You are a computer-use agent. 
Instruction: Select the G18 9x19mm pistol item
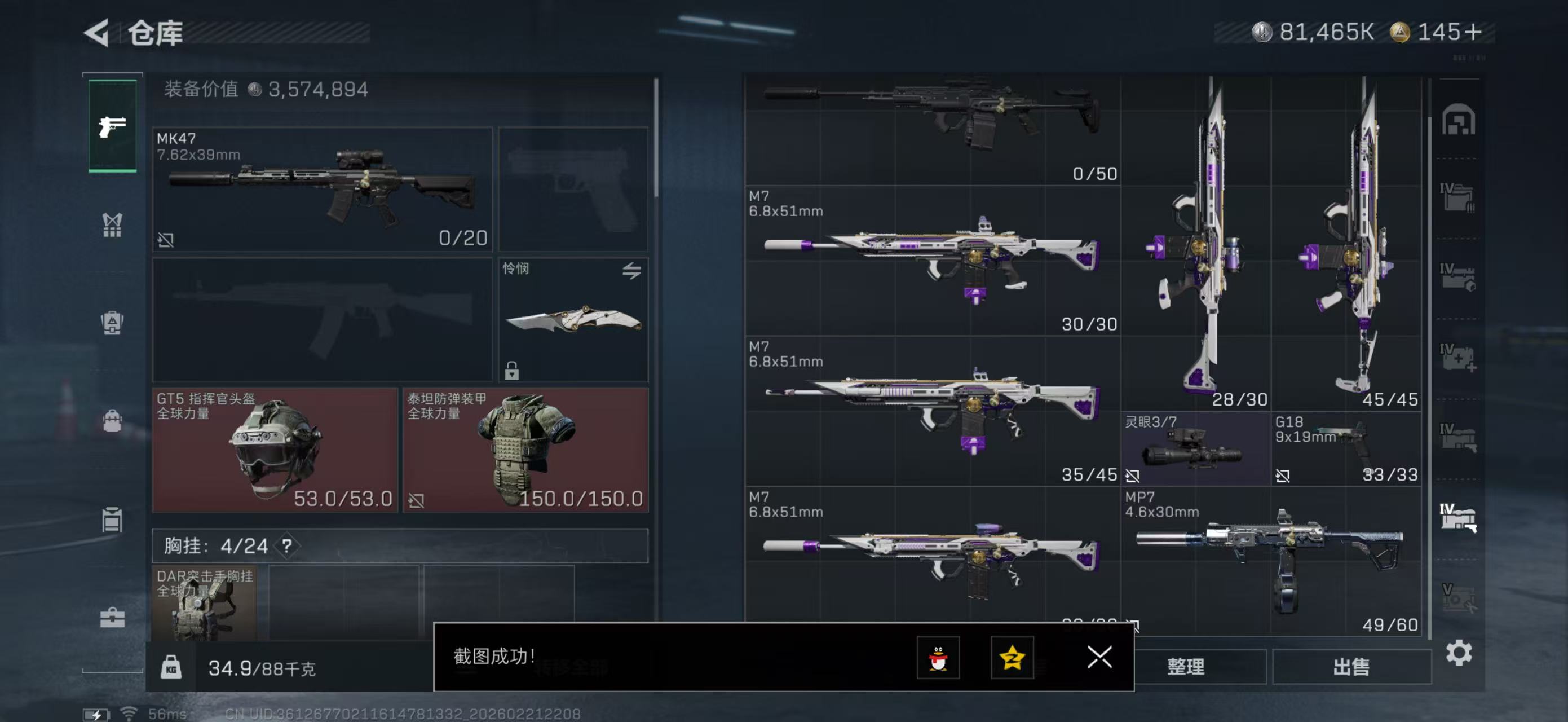[1346, 448]
